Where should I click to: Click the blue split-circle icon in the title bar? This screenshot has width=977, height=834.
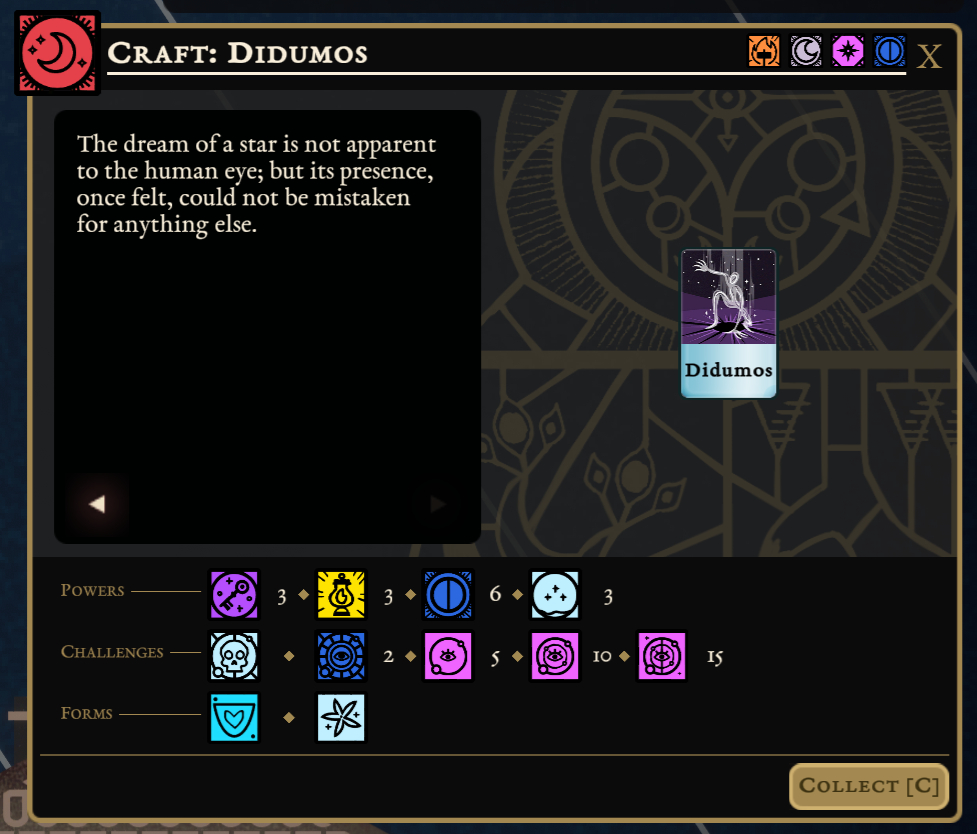[x=889, y=51]
